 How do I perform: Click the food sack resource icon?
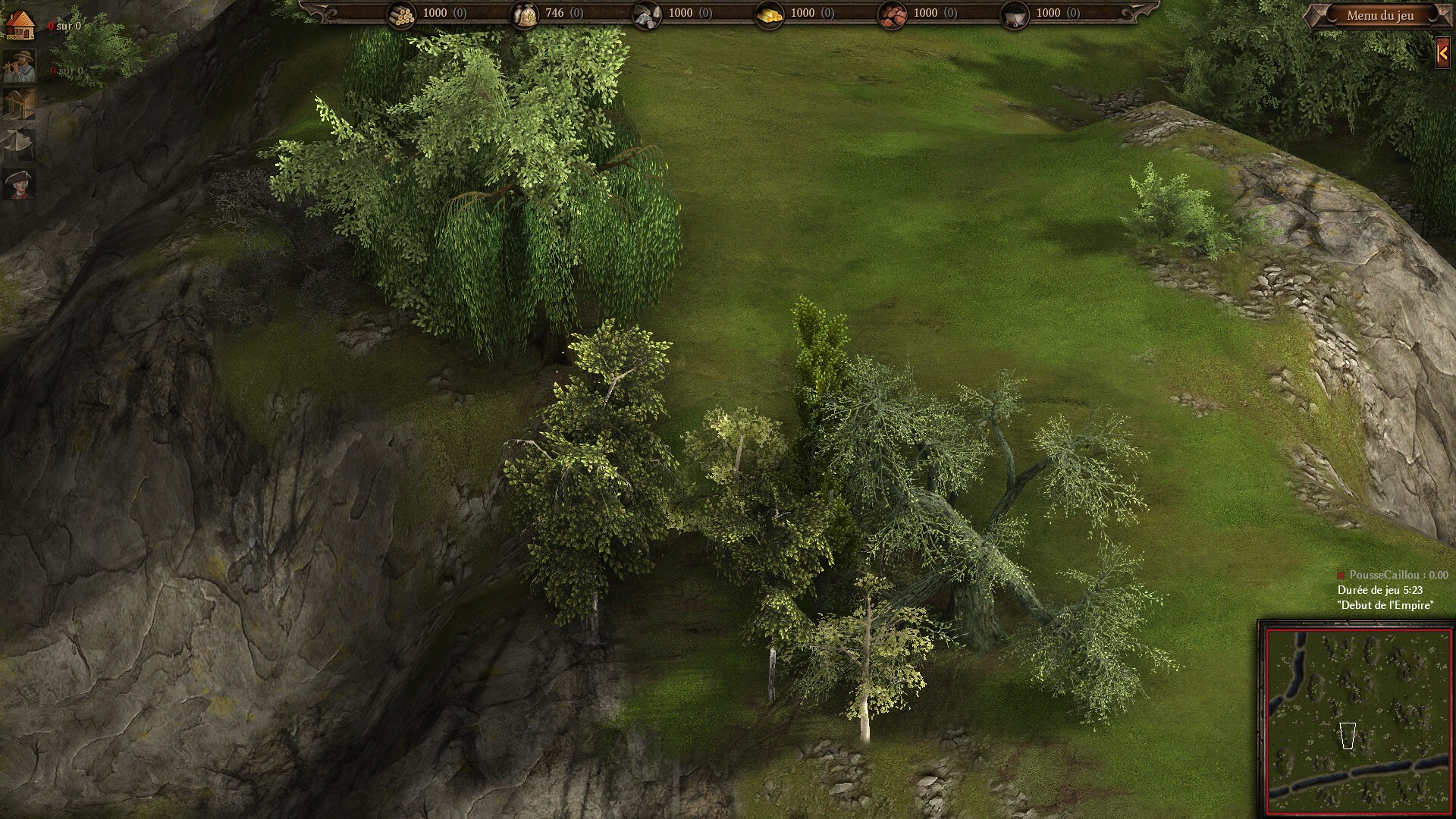click(524, 14)
